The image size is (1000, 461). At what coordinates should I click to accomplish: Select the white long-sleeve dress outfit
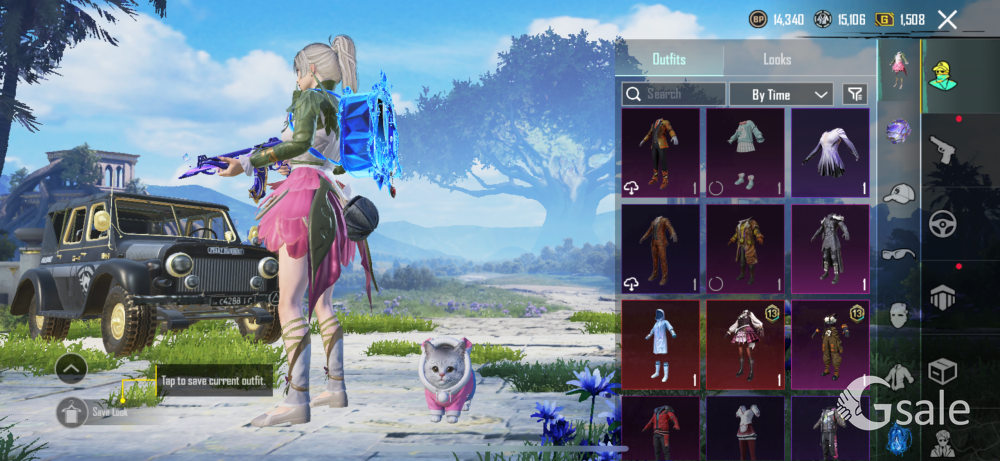(830, 152)
